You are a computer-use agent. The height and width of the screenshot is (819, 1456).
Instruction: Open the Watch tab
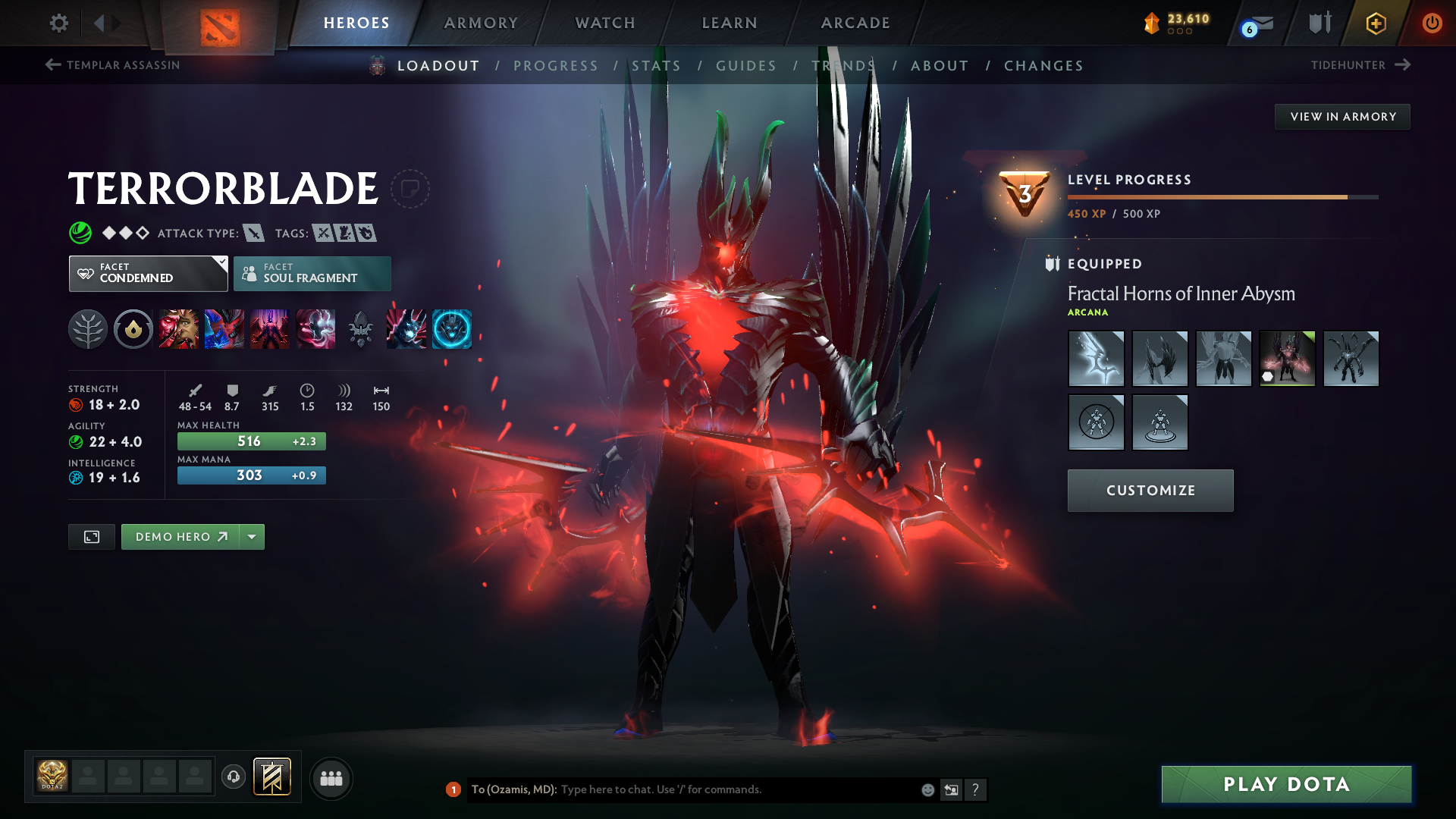(x=605, y=23)
